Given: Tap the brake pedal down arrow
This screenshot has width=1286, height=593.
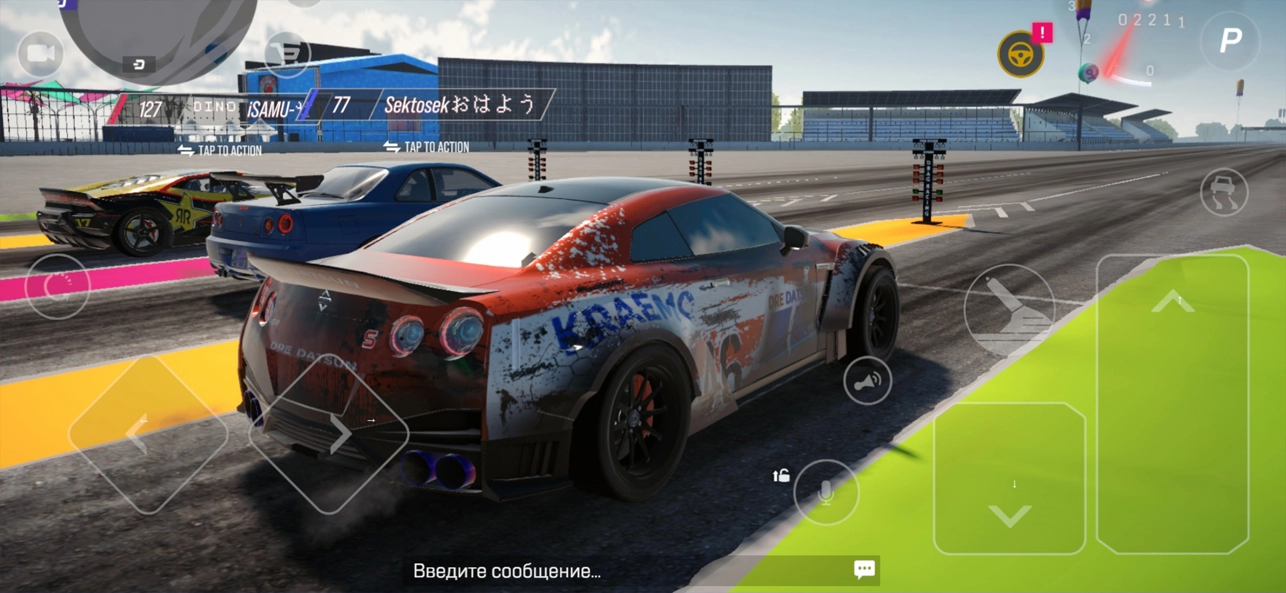Looking at the screenshot, I should click(1009, 478).
